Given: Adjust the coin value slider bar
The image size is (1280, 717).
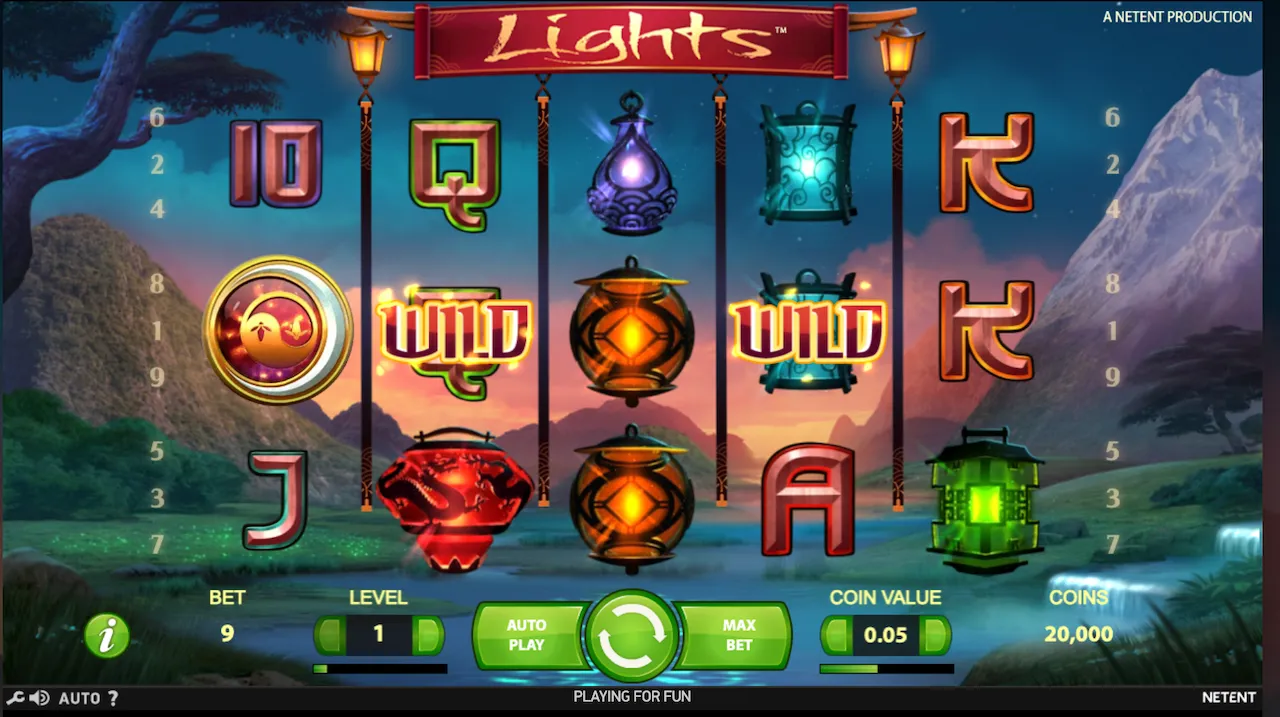Looking at the screenshot, I should (x=886, y=669).
